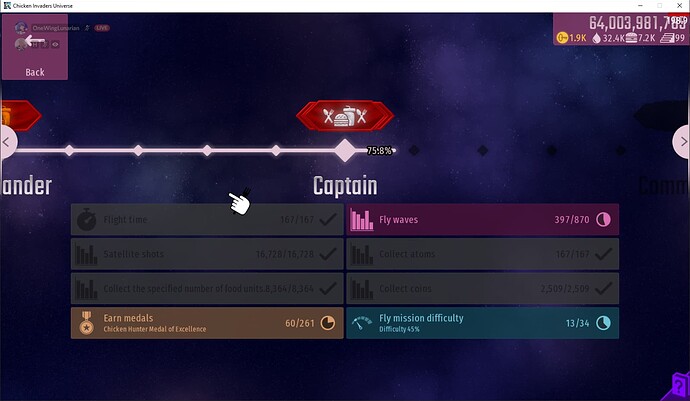Go back using the Back button
Screen dimensions: 690x401
coord(35,50)
